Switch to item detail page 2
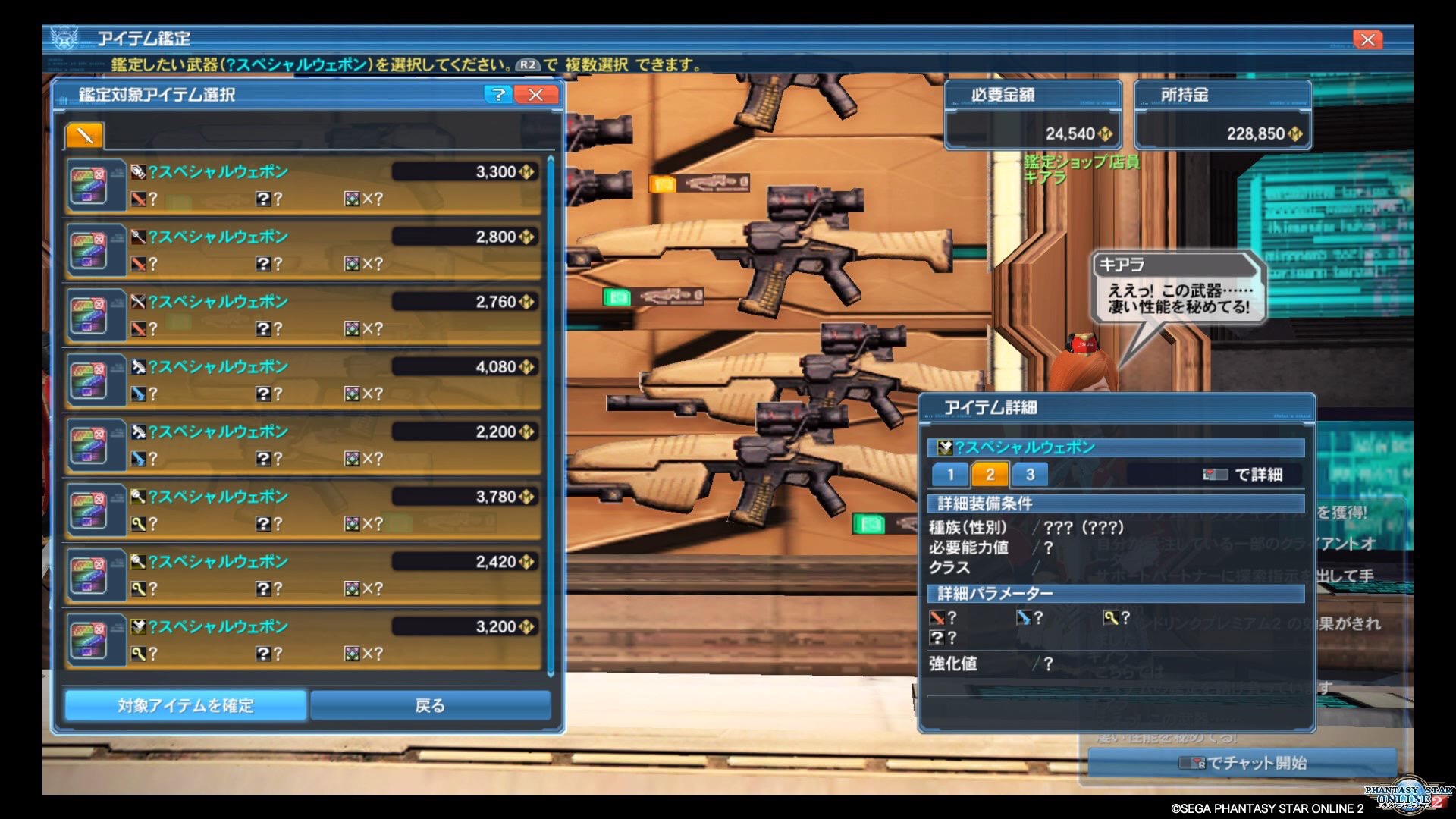 pyautogui.click(x=990, y=475)
